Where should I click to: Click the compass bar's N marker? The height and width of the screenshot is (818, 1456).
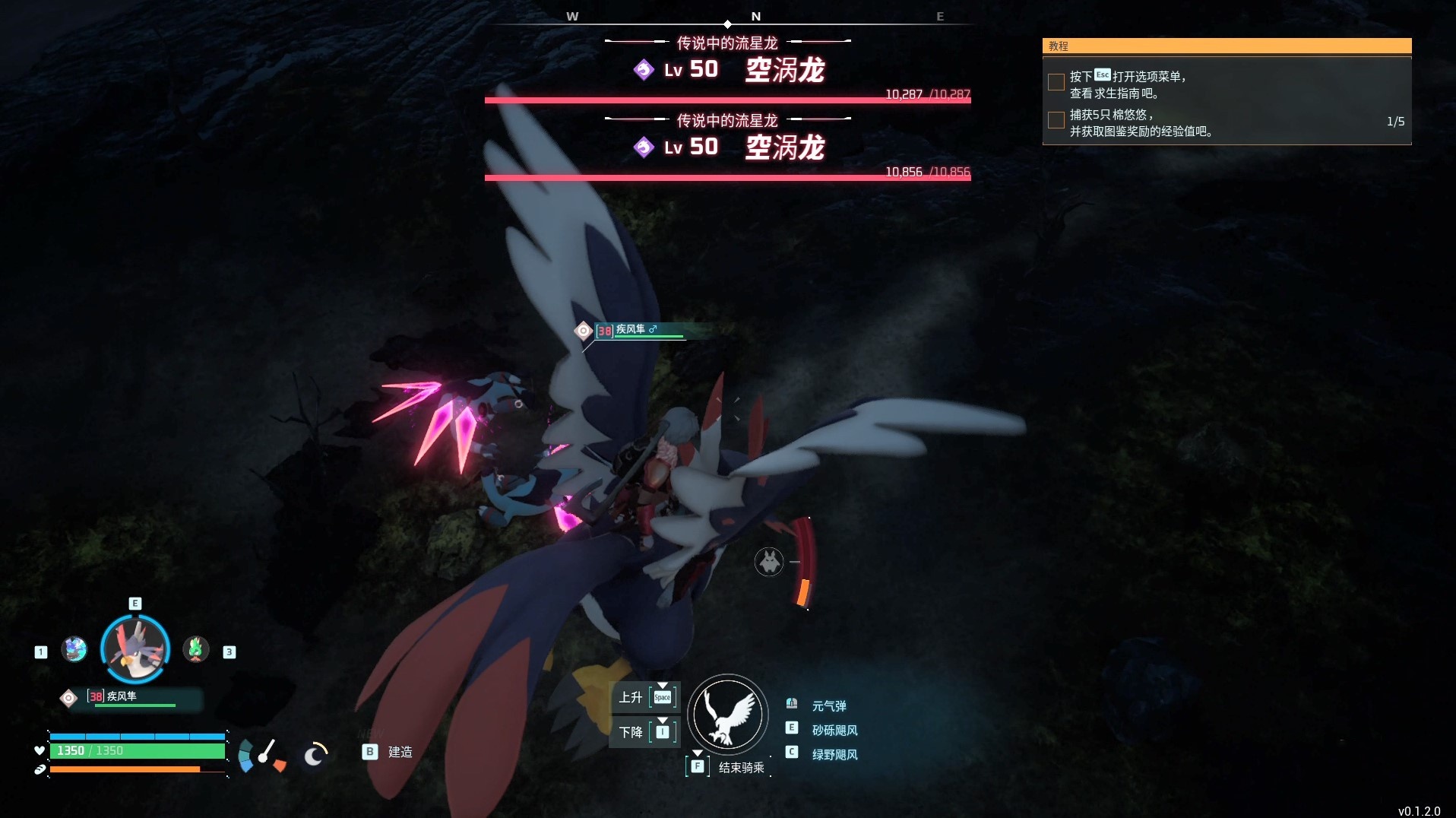pos(755,17)
